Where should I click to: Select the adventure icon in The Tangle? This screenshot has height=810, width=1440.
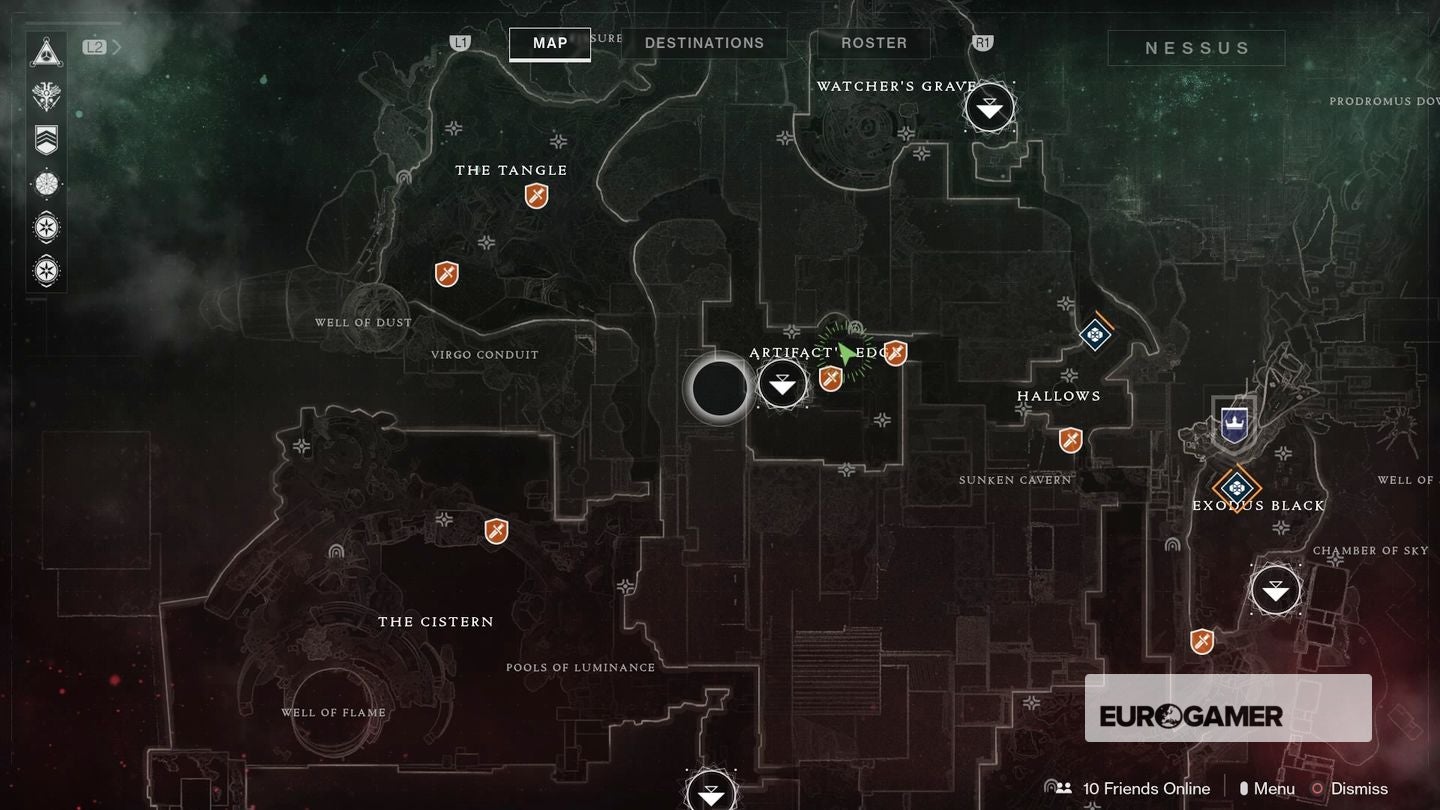(536, 197)
